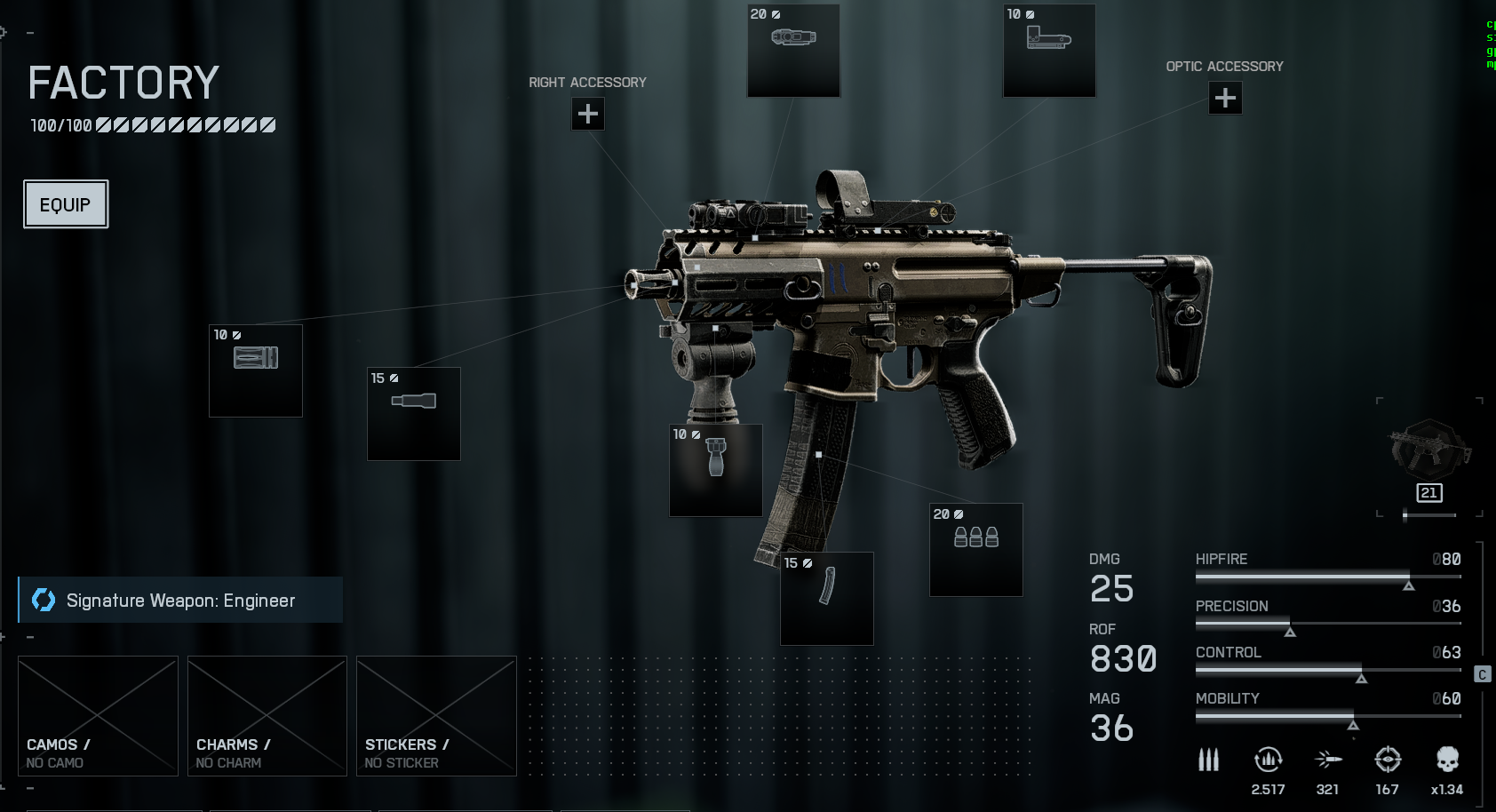Open the red dot sight slot
The height and width of the screenshot is (812, 1496).
click(1048, 50)
